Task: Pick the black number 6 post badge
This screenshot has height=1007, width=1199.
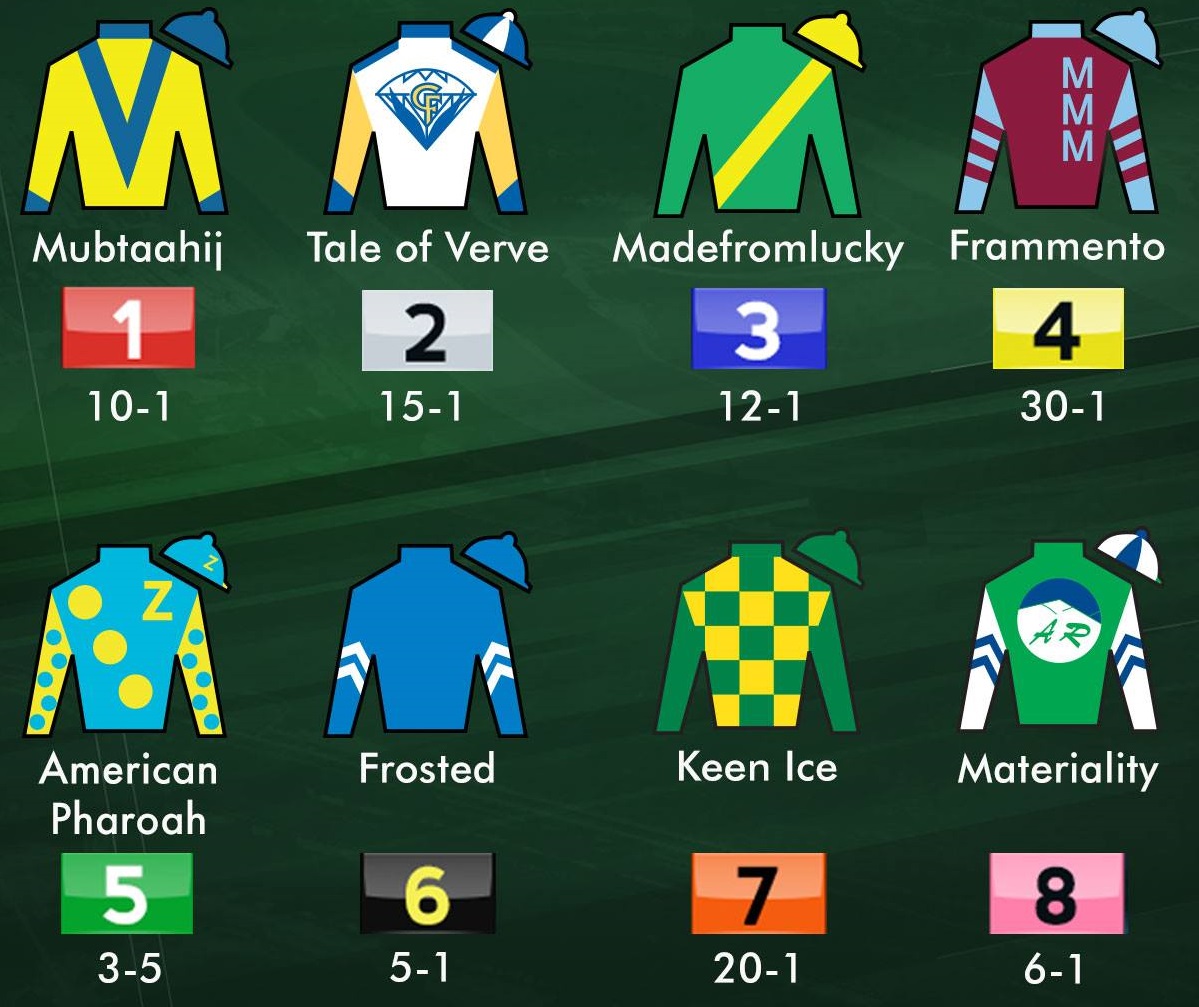Action: (x=427, y=892)
